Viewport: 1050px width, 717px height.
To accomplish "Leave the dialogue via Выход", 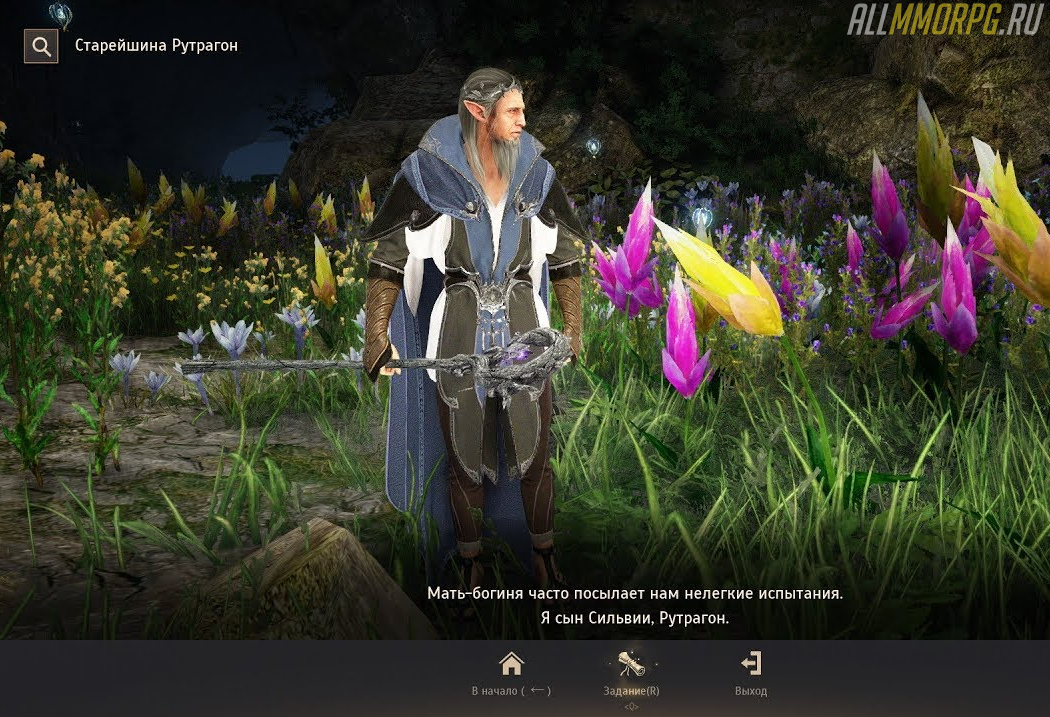I will pyautogui.click(x=750, y=673).
